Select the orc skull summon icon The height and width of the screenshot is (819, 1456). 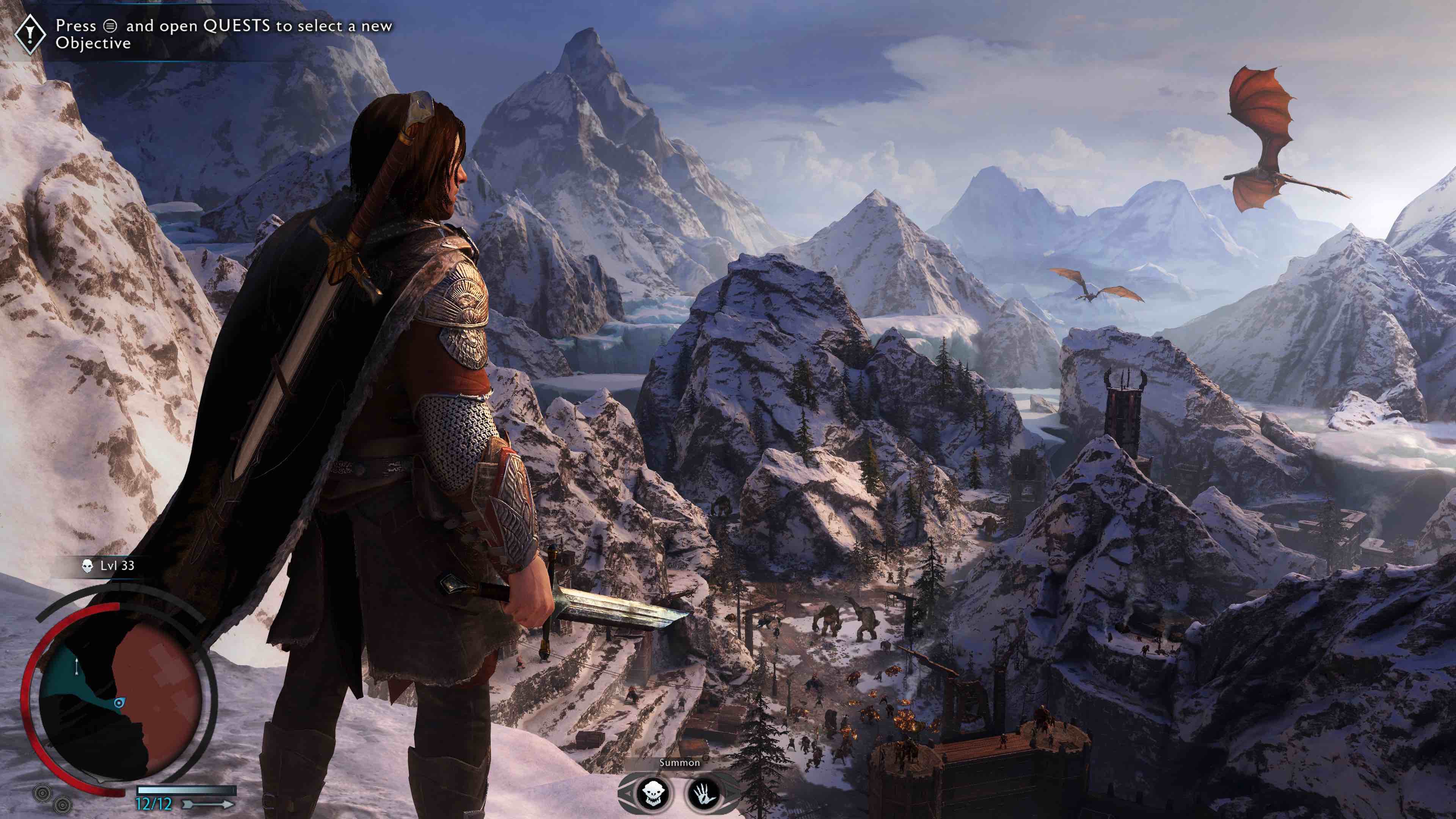pos(653,793)
